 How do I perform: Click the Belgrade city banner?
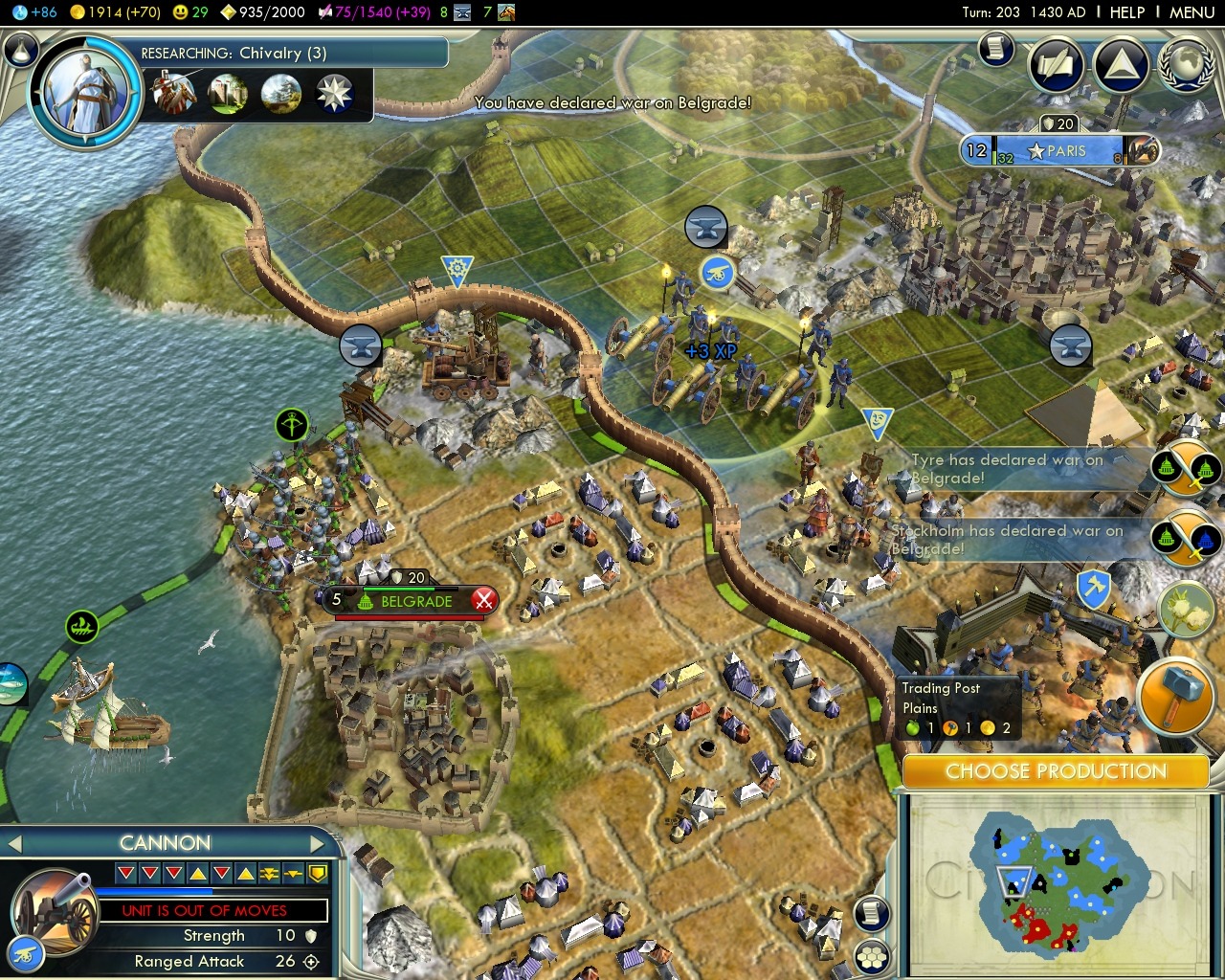pos(412,601)
